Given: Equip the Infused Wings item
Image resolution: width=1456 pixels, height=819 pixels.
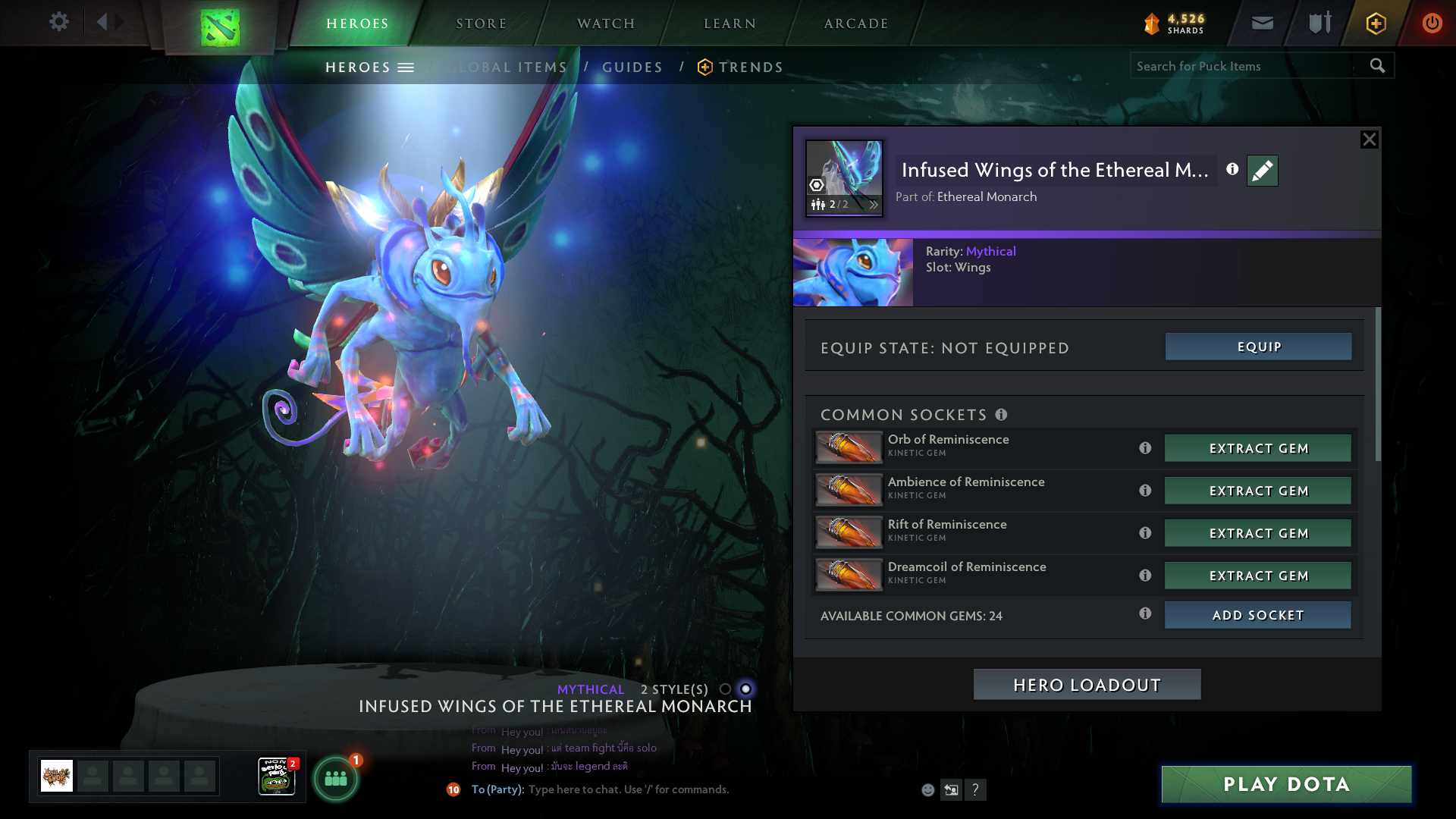Looking at the screenshot, I should [x=1258, y=347].
